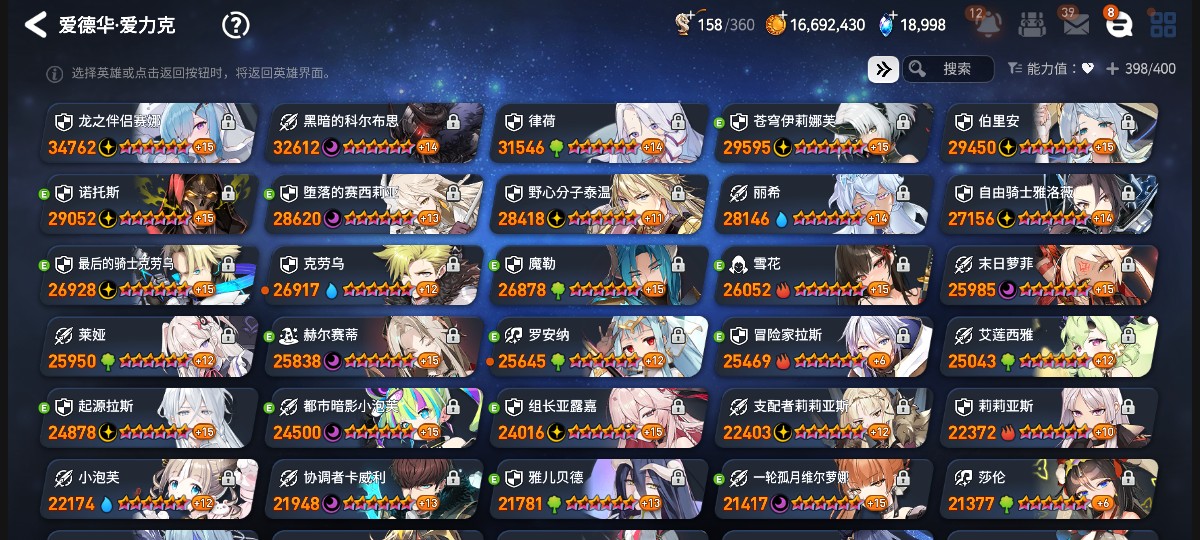The width and height of the screenshot is (1200, 540).
Task: Choose hero 野心分子泰温
Action: tap(600, 204)
